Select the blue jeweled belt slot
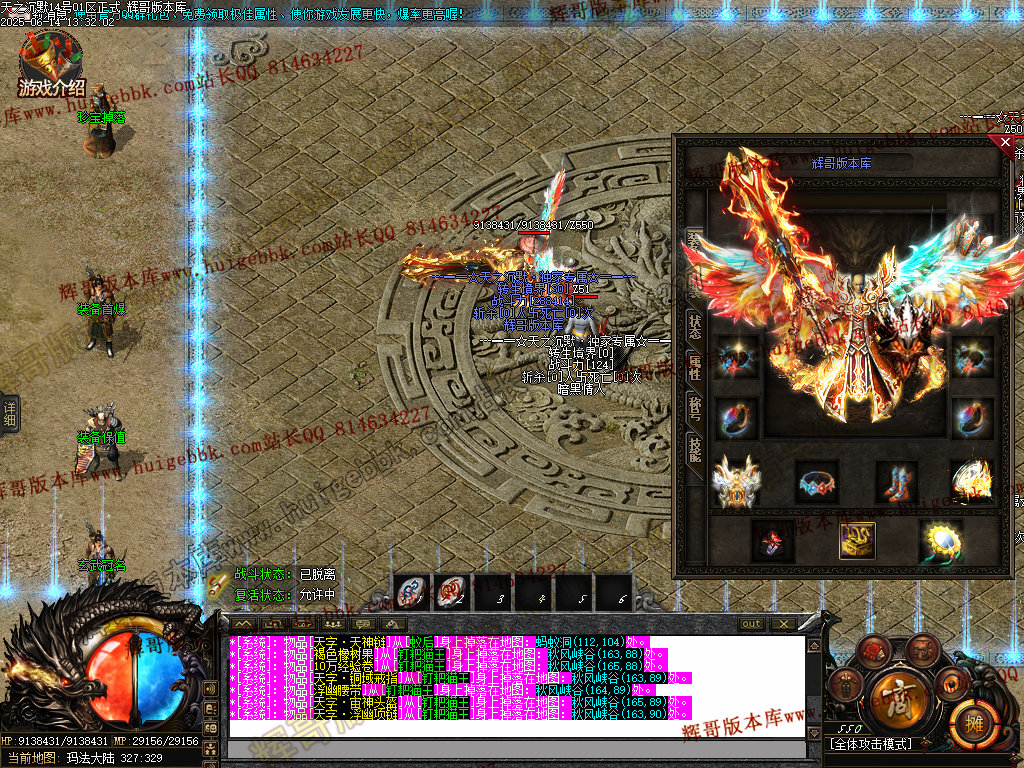This screenshot has width=1024, height=768. (x=817, y=481)
